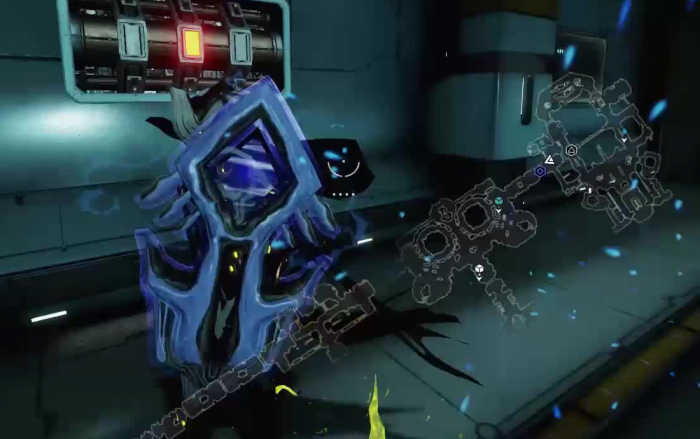The width and height of the screenshot is (700, 439).
Task: Click the white player arrow on the overlay map
Action: (x=550, y=159)
